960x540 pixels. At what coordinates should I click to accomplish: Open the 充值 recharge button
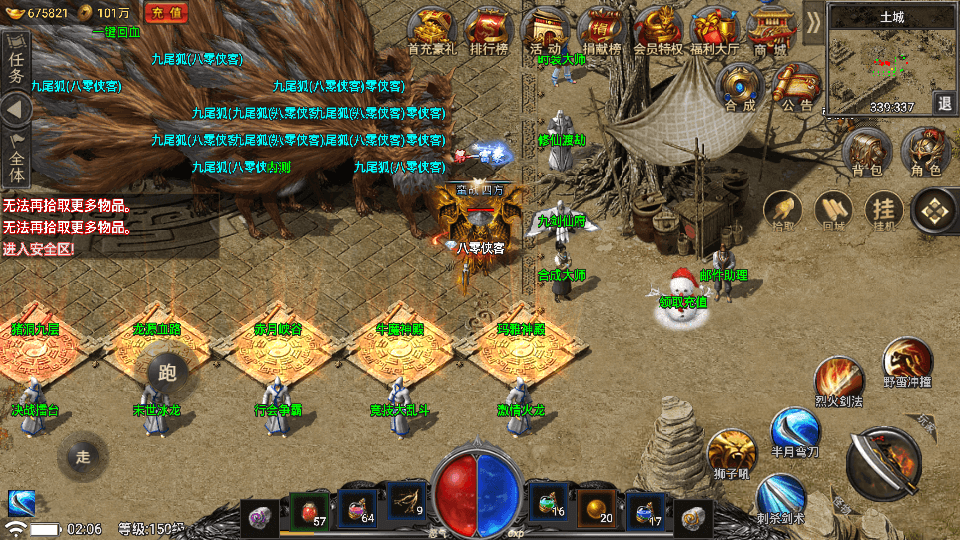168,12
